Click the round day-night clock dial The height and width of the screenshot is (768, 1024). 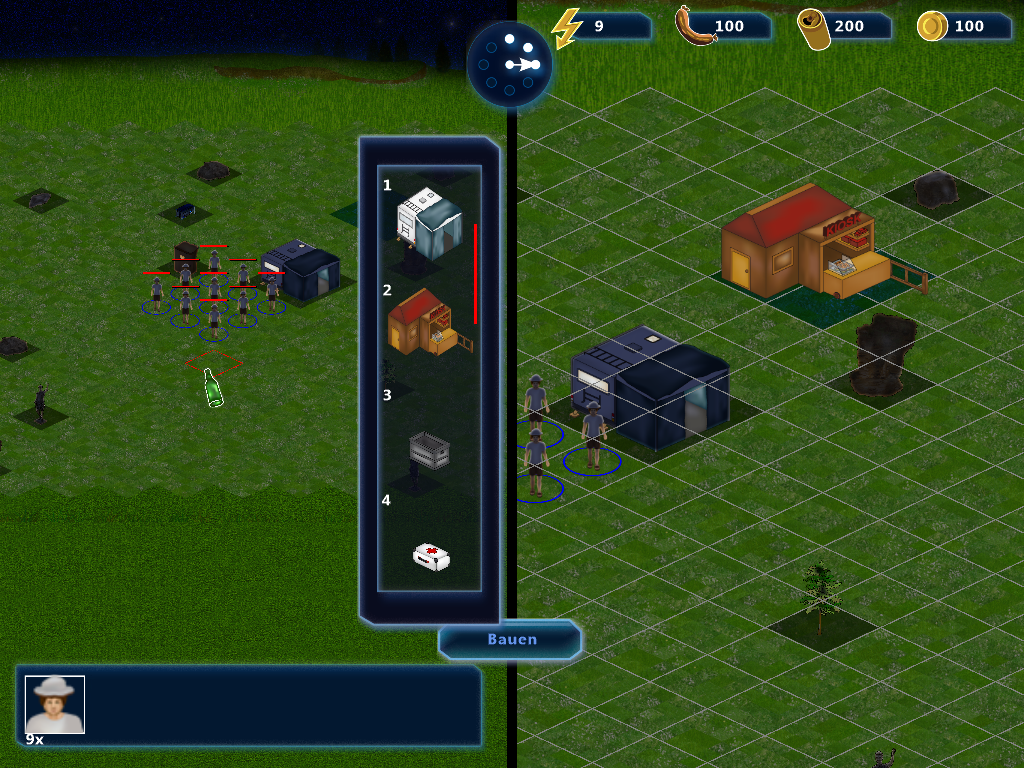[510, 64]
